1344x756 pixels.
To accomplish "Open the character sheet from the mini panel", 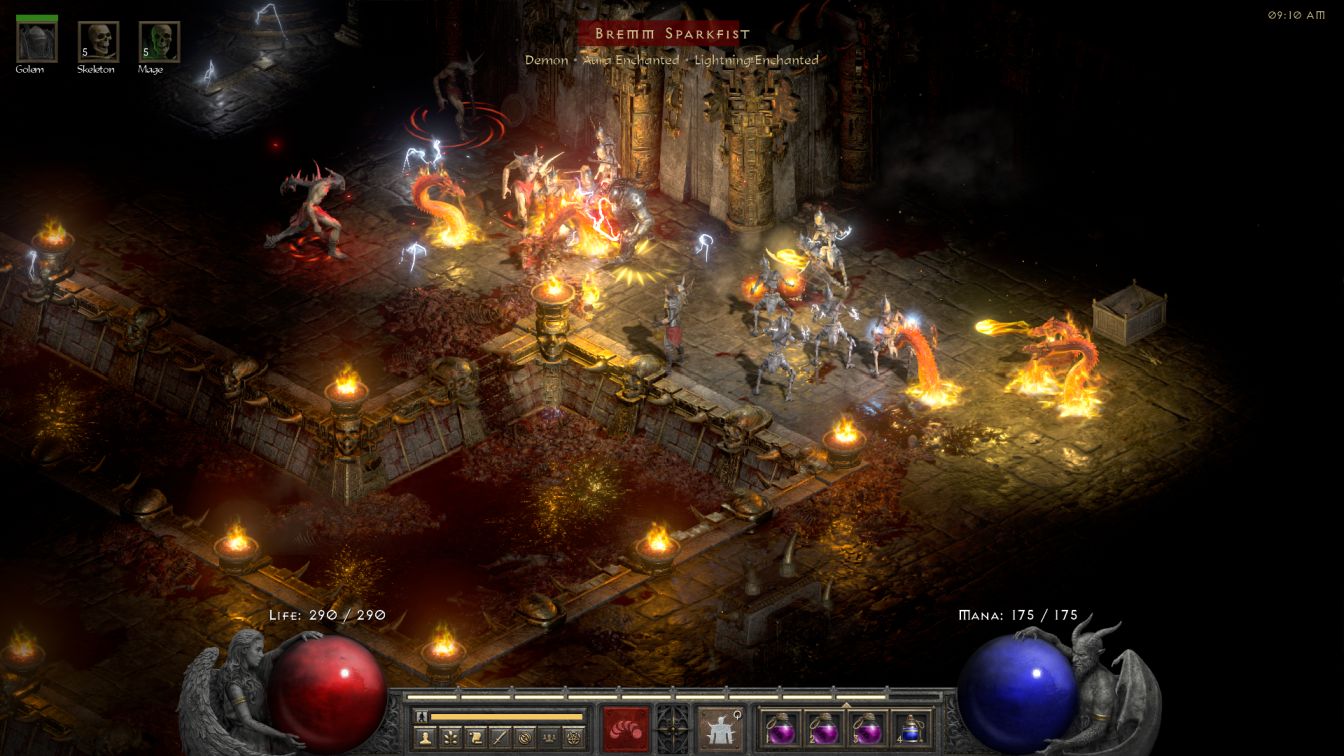I will [x=427, y=737].
